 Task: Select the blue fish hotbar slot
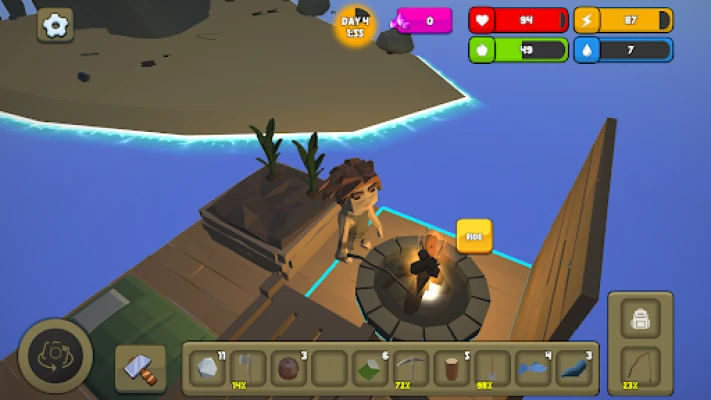coord(534,368)
